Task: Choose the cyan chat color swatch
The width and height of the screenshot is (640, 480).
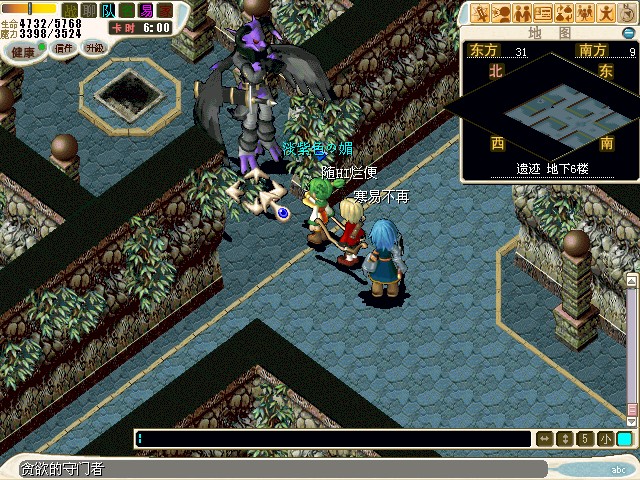Action: tap(624, 439)
